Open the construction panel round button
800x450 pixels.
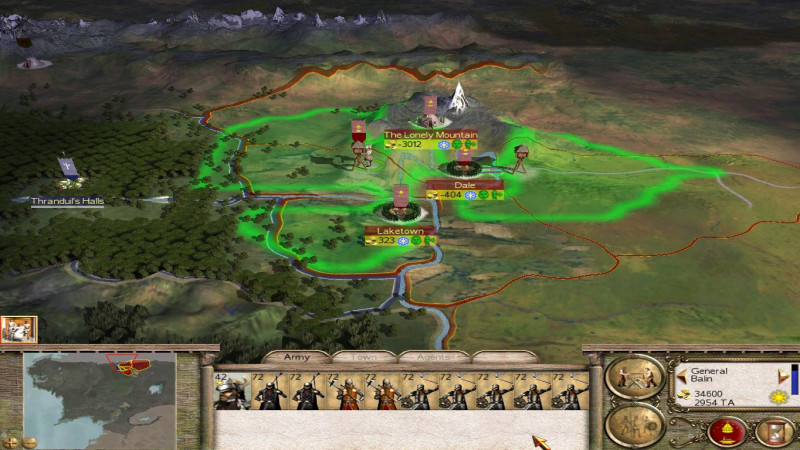coord(635,376)
